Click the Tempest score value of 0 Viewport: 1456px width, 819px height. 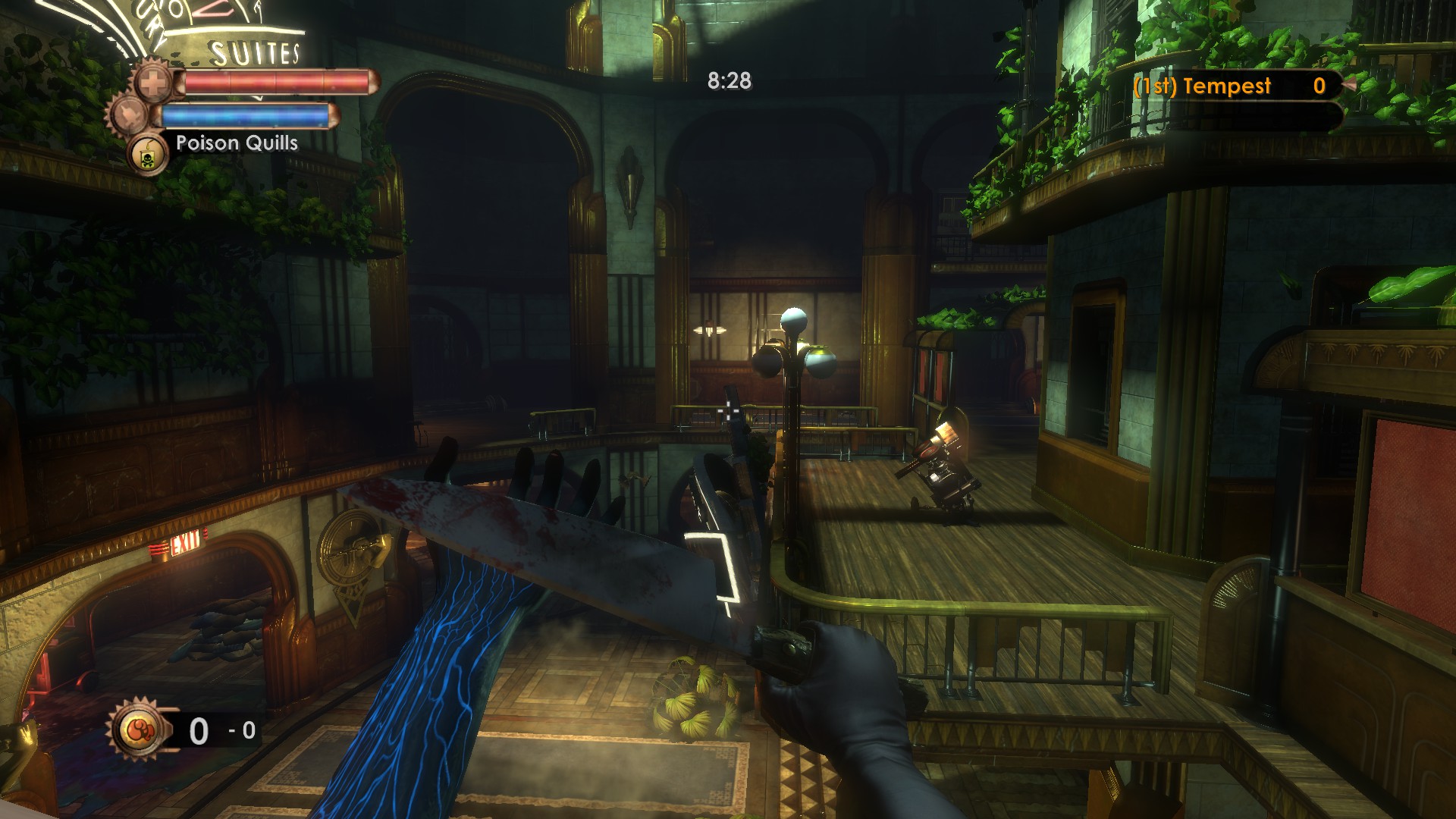coord(1319,86)
